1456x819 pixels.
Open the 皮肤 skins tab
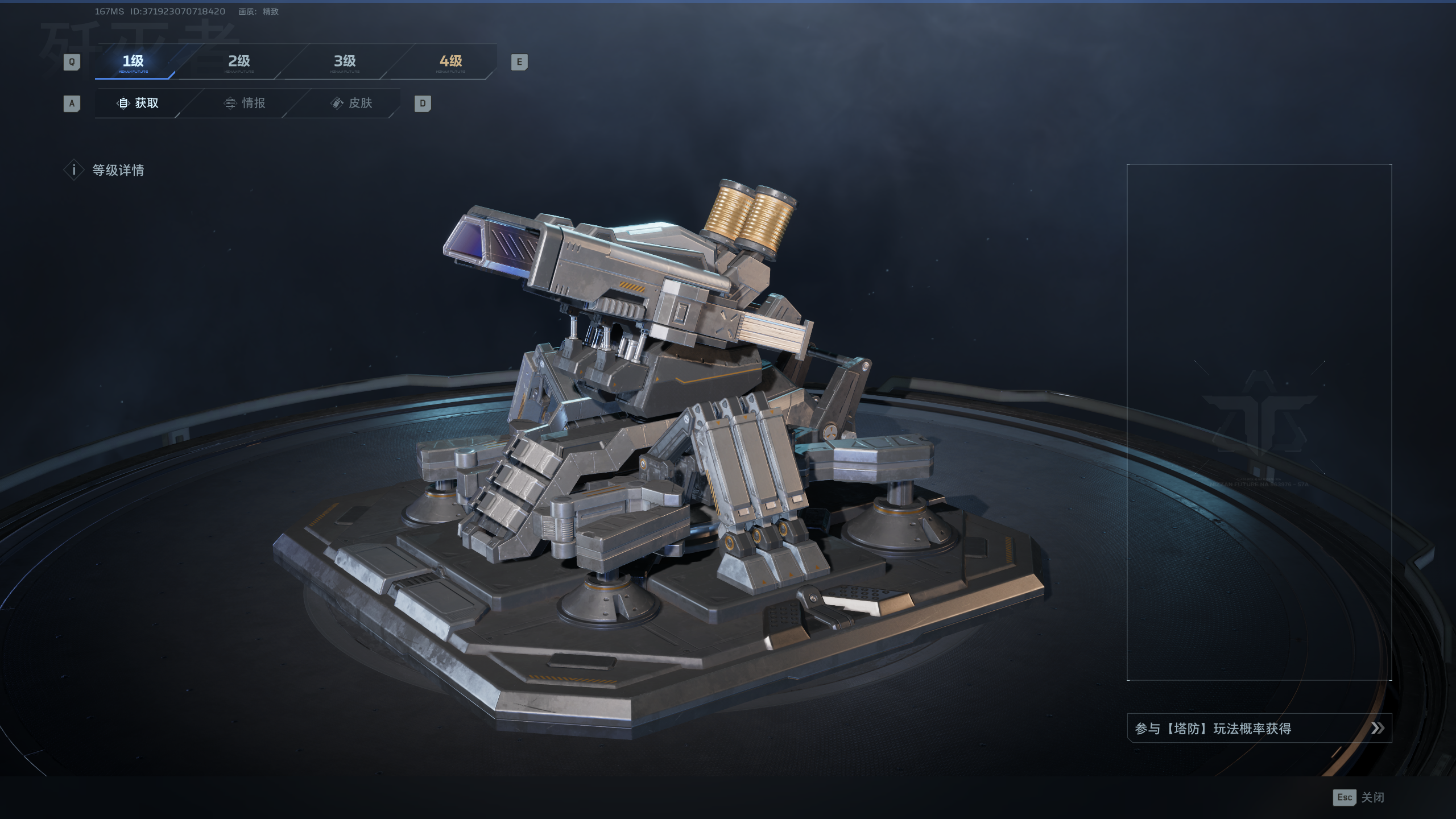click(351, 103)
